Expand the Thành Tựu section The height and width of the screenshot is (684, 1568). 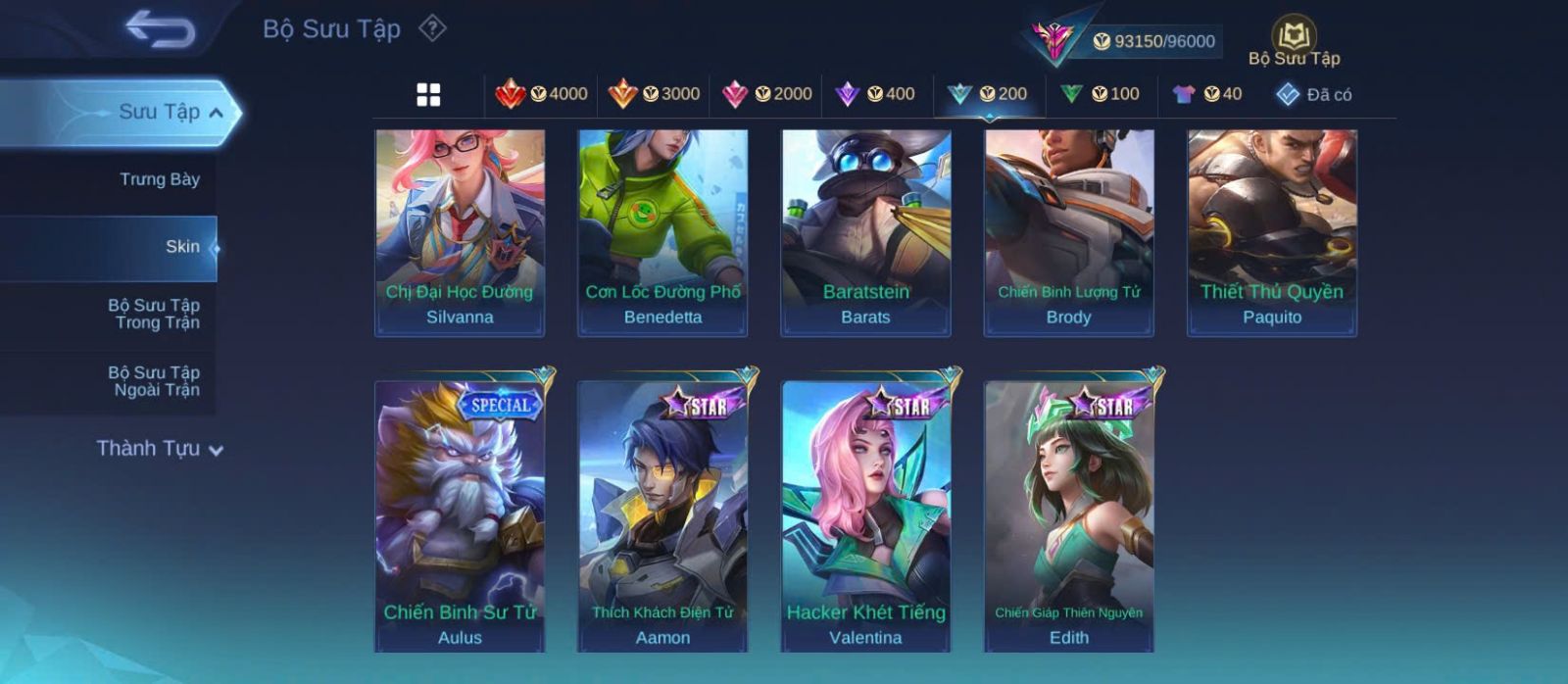click(160, 449)
